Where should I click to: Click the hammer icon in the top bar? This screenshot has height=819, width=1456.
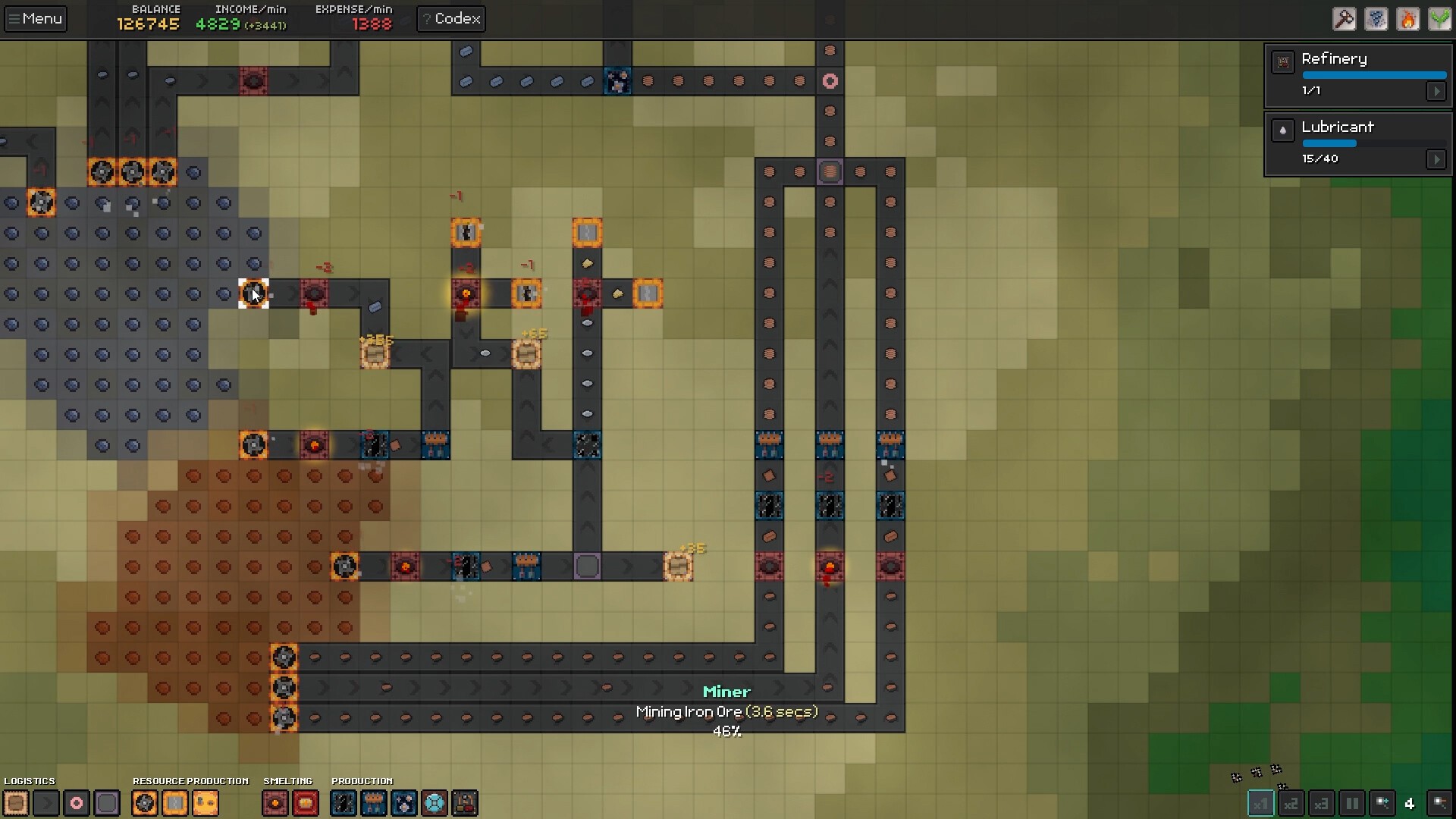tap(1344, 19)
